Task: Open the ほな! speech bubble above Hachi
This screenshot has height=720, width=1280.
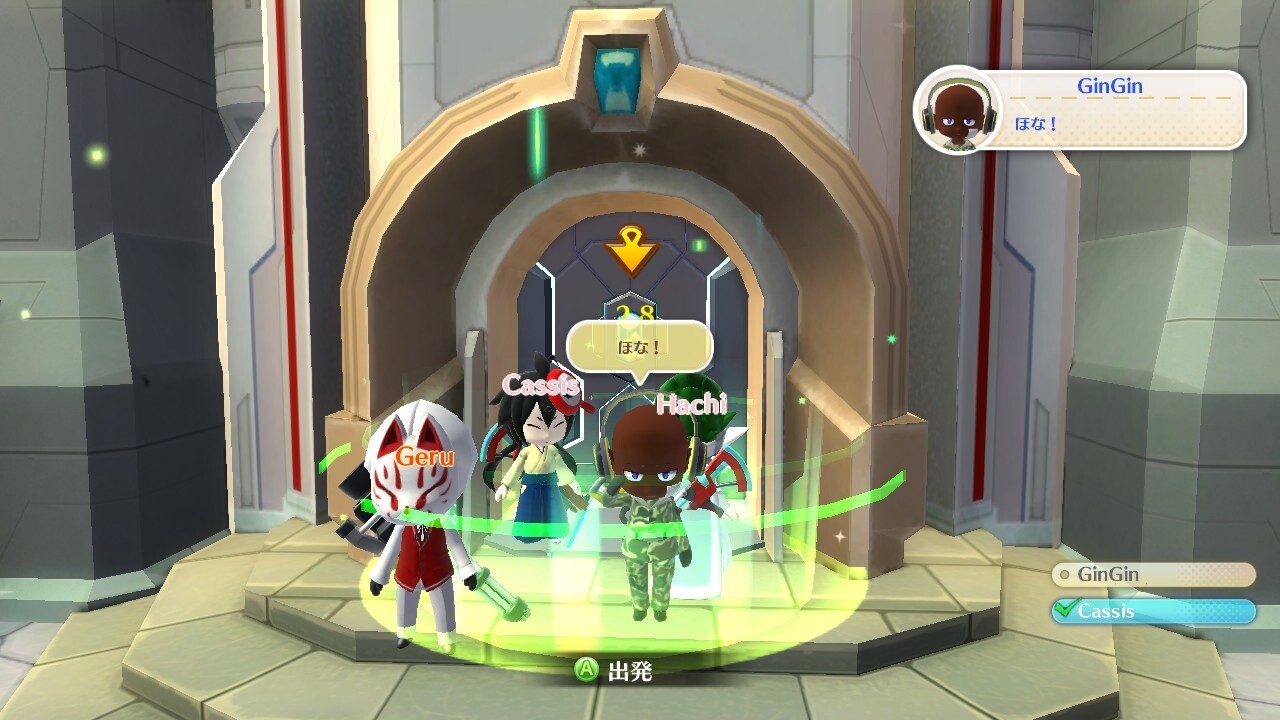Action: click(x=640, y=344)
